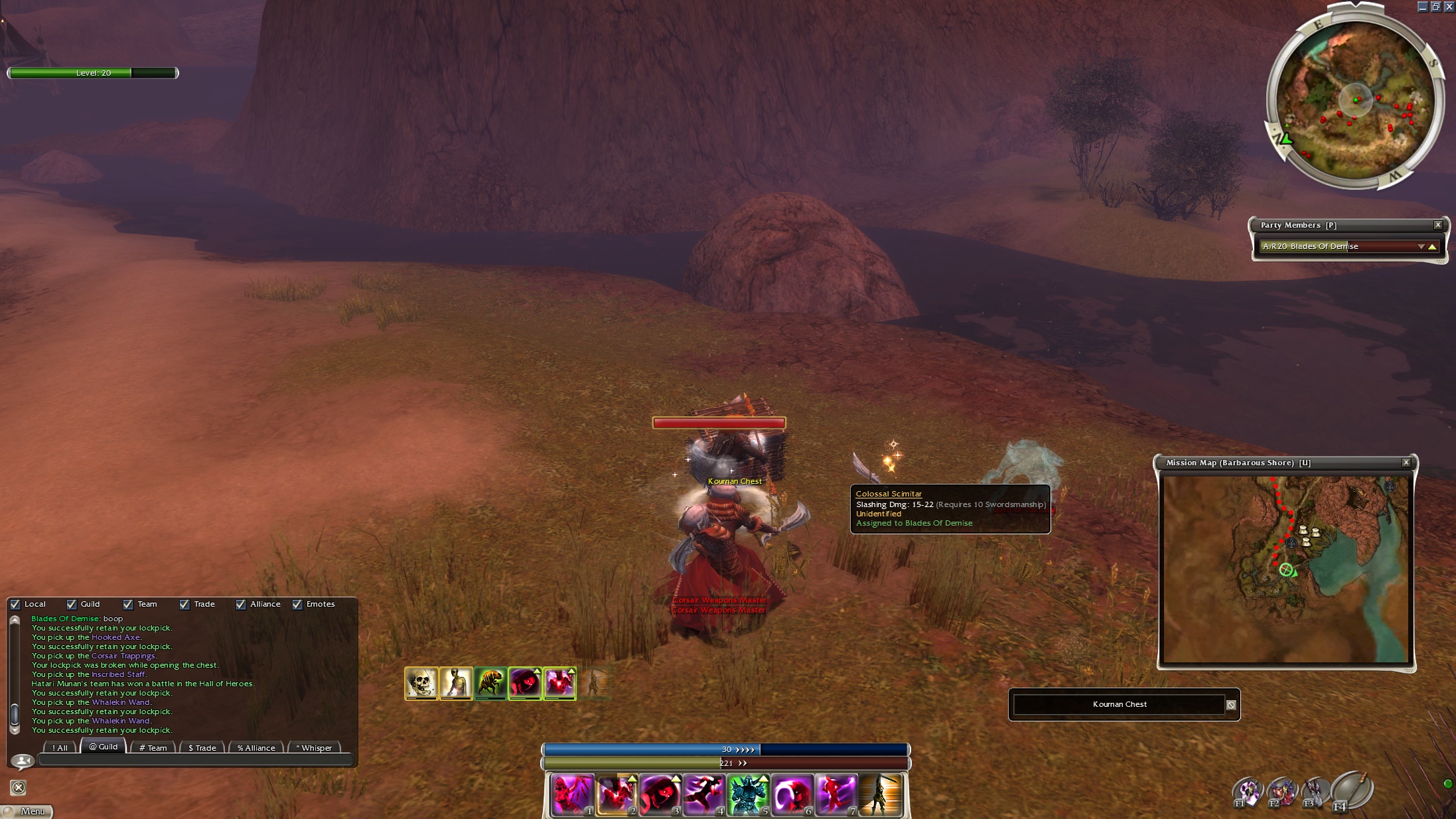
Task: Switch to the Team chat tab
Action: (x=153, y=747)
